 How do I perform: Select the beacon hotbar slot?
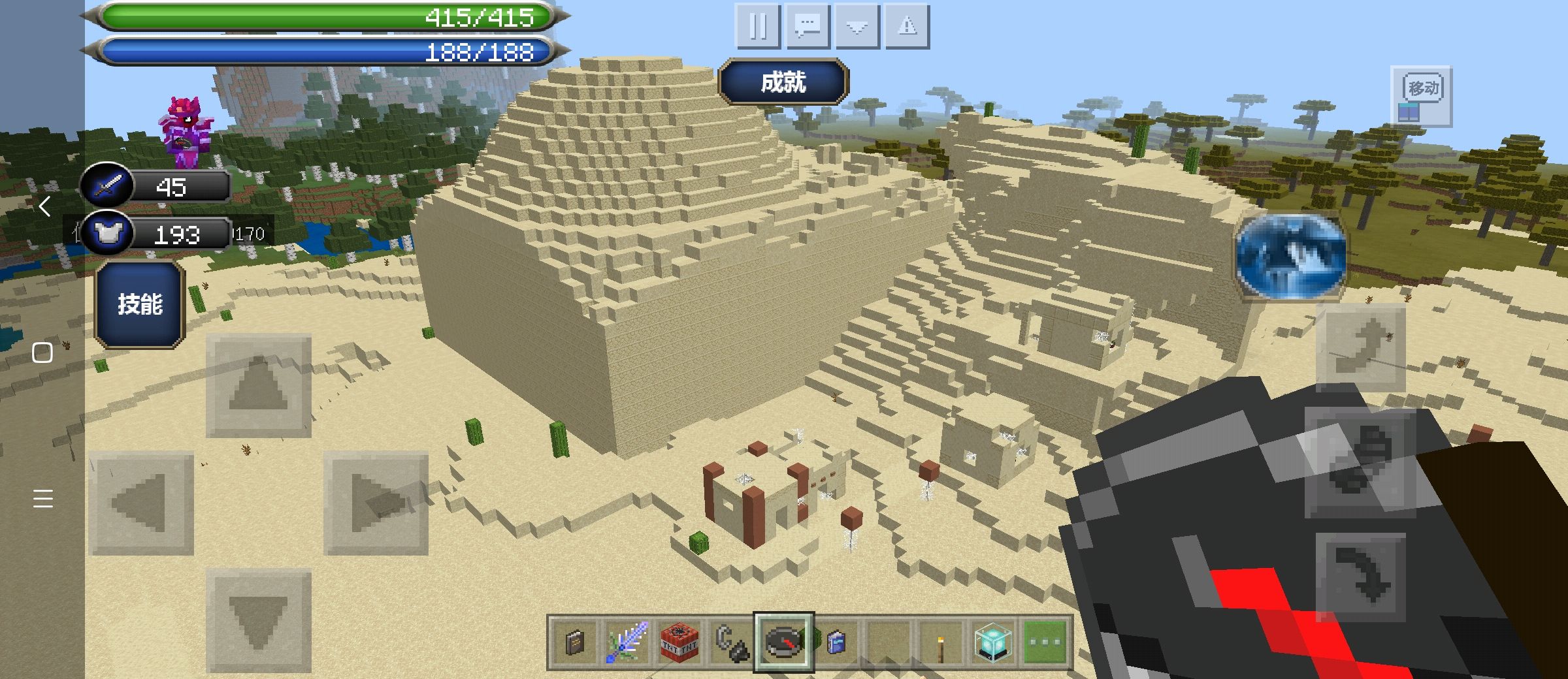pyautogui.click(x=993, y=642)
